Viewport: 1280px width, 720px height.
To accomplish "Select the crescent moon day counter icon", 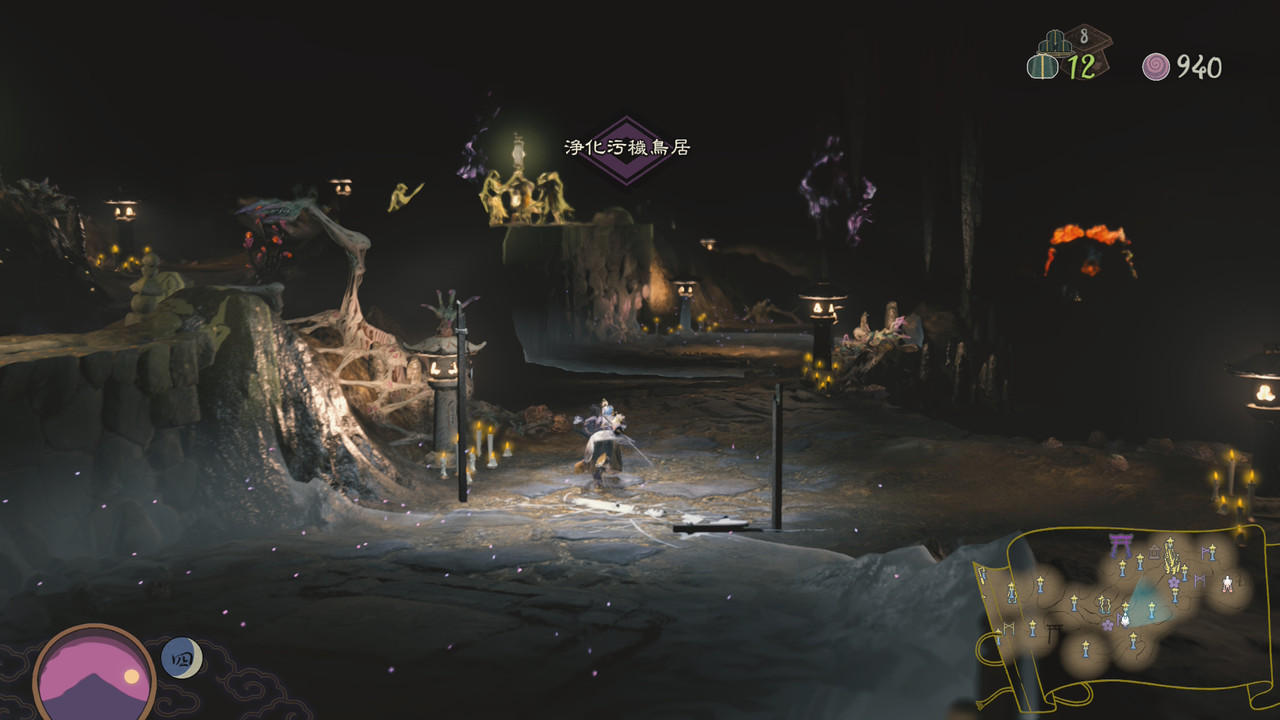I will pos(181,658).
